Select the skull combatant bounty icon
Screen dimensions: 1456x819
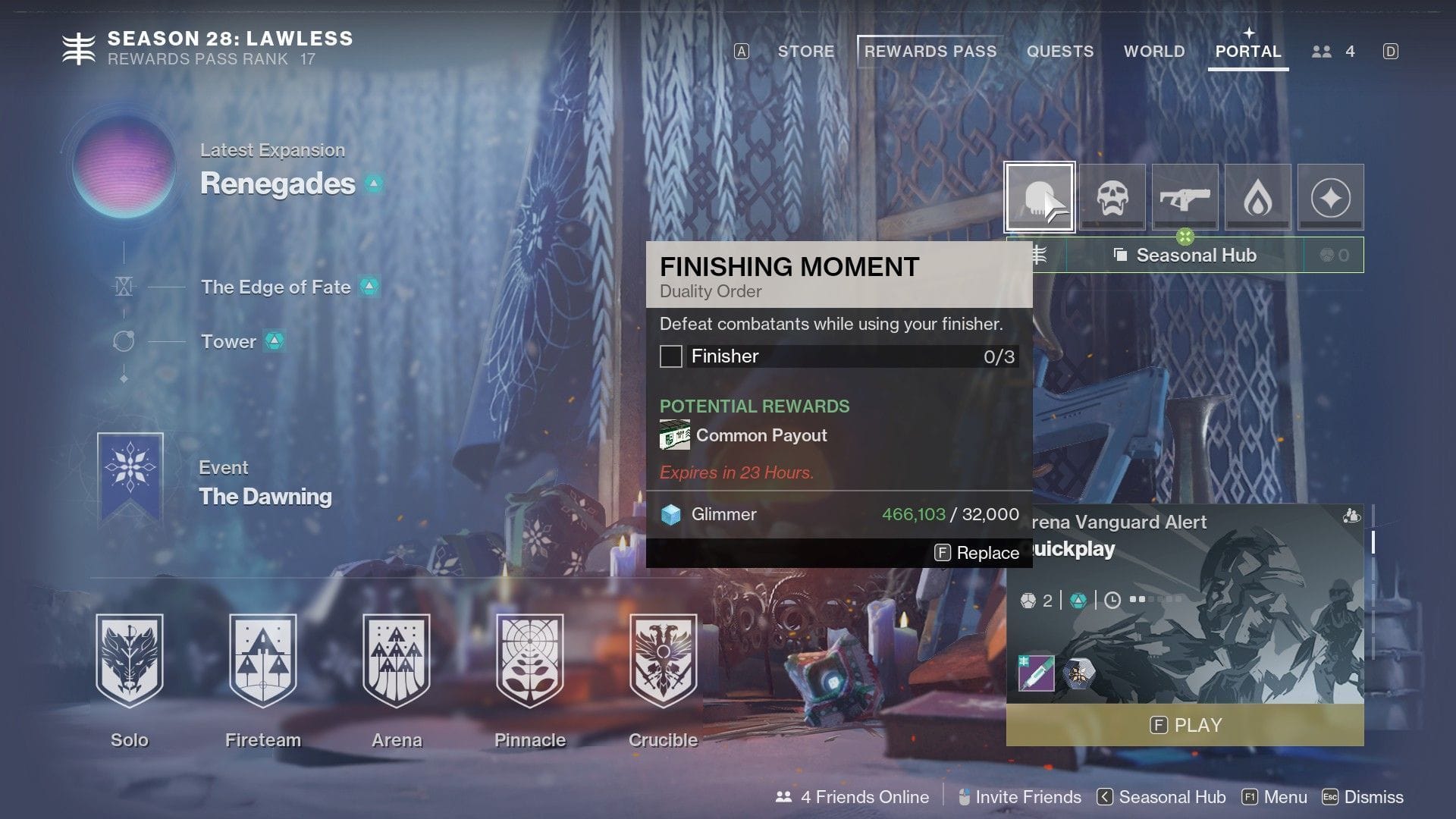click(x=1112, y=196)
